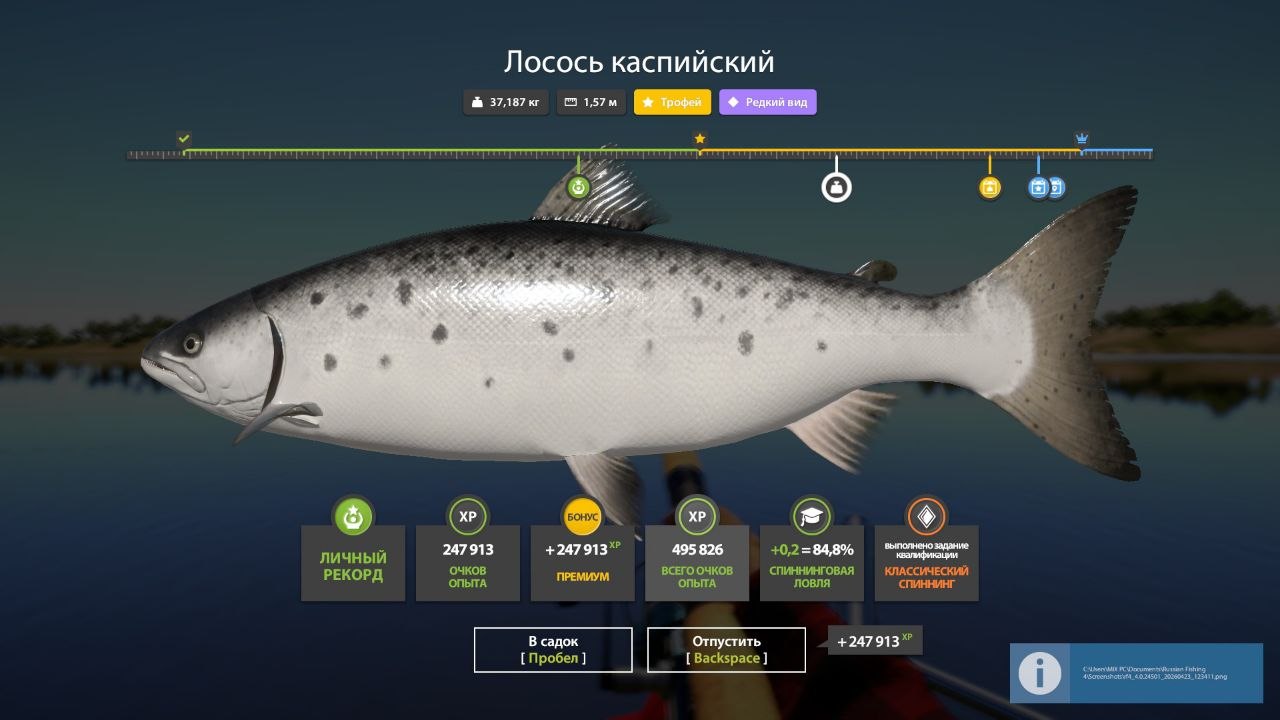Viewport: 1280px width, 720px height.
Task: Select the yellow БОНУС premium XP icon
Action: pos(583,518)
